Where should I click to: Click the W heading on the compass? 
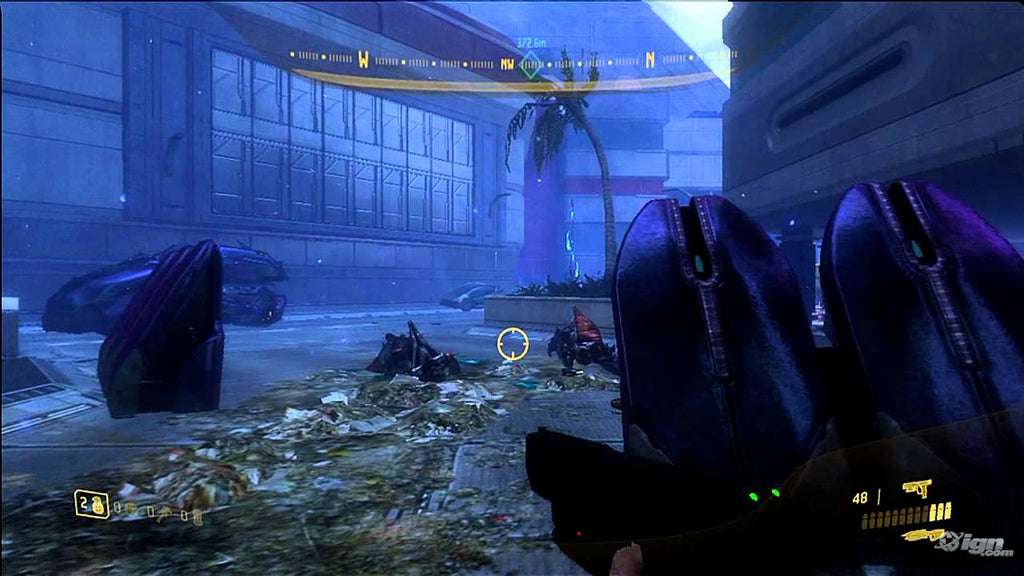(363, 59)
